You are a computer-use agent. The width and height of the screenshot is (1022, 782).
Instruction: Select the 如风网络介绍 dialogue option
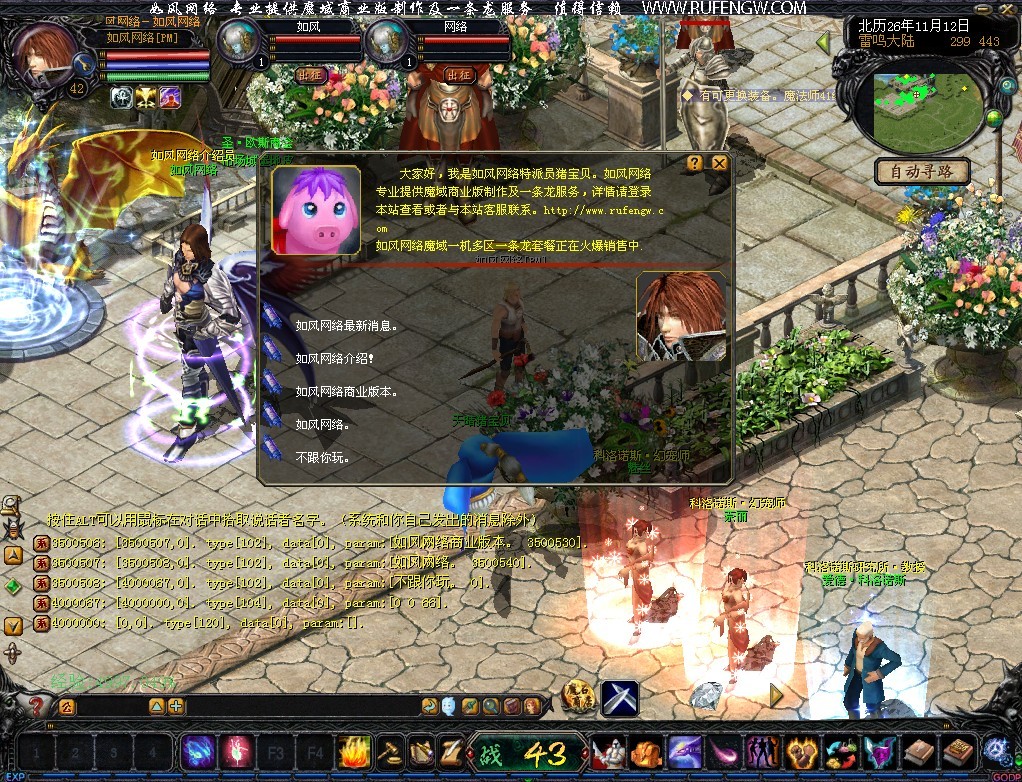tap(334, 358)
